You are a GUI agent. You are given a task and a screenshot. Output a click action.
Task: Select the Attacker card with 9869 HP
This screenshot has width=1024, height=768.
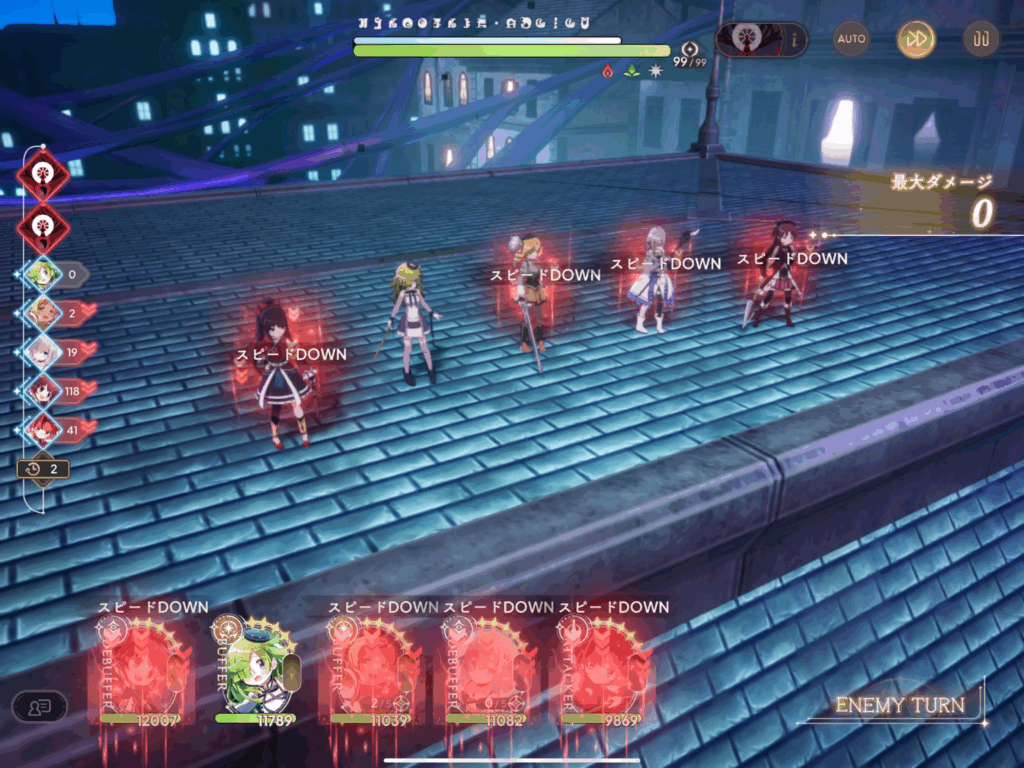coord(602,668)
